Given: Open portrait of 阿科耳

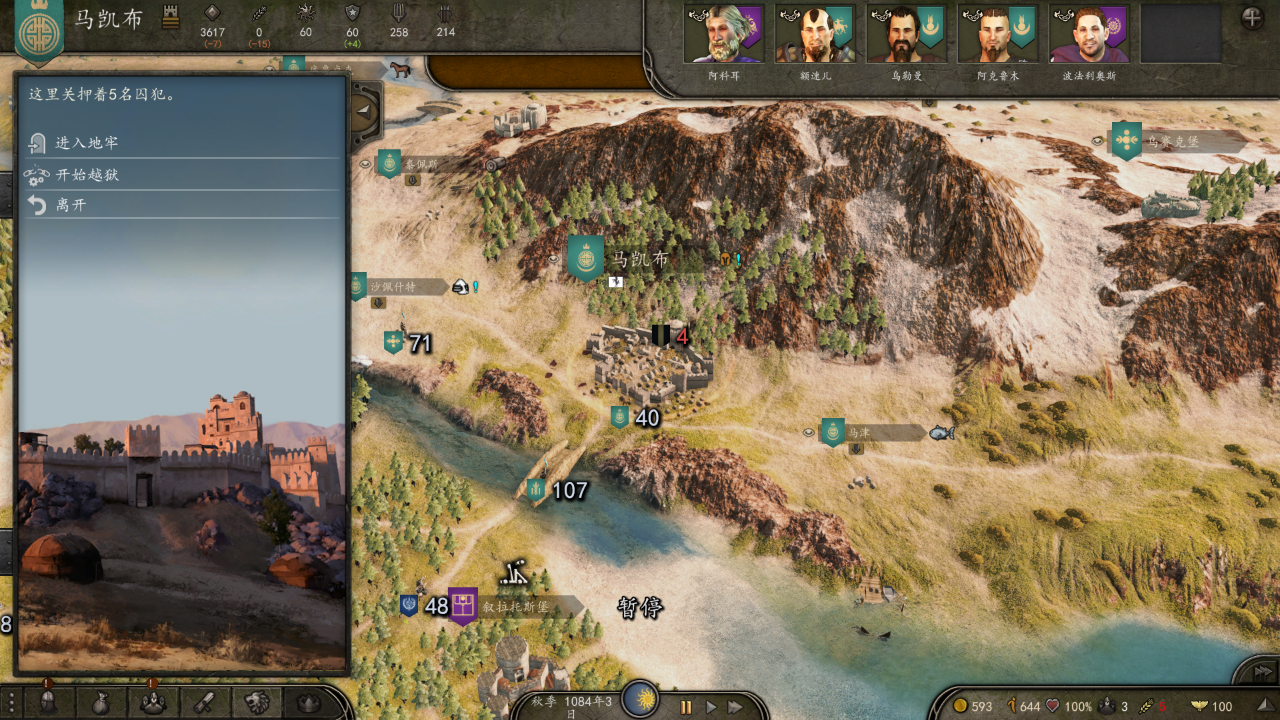Looking at the screenshot, I should (x=723, y=35).
